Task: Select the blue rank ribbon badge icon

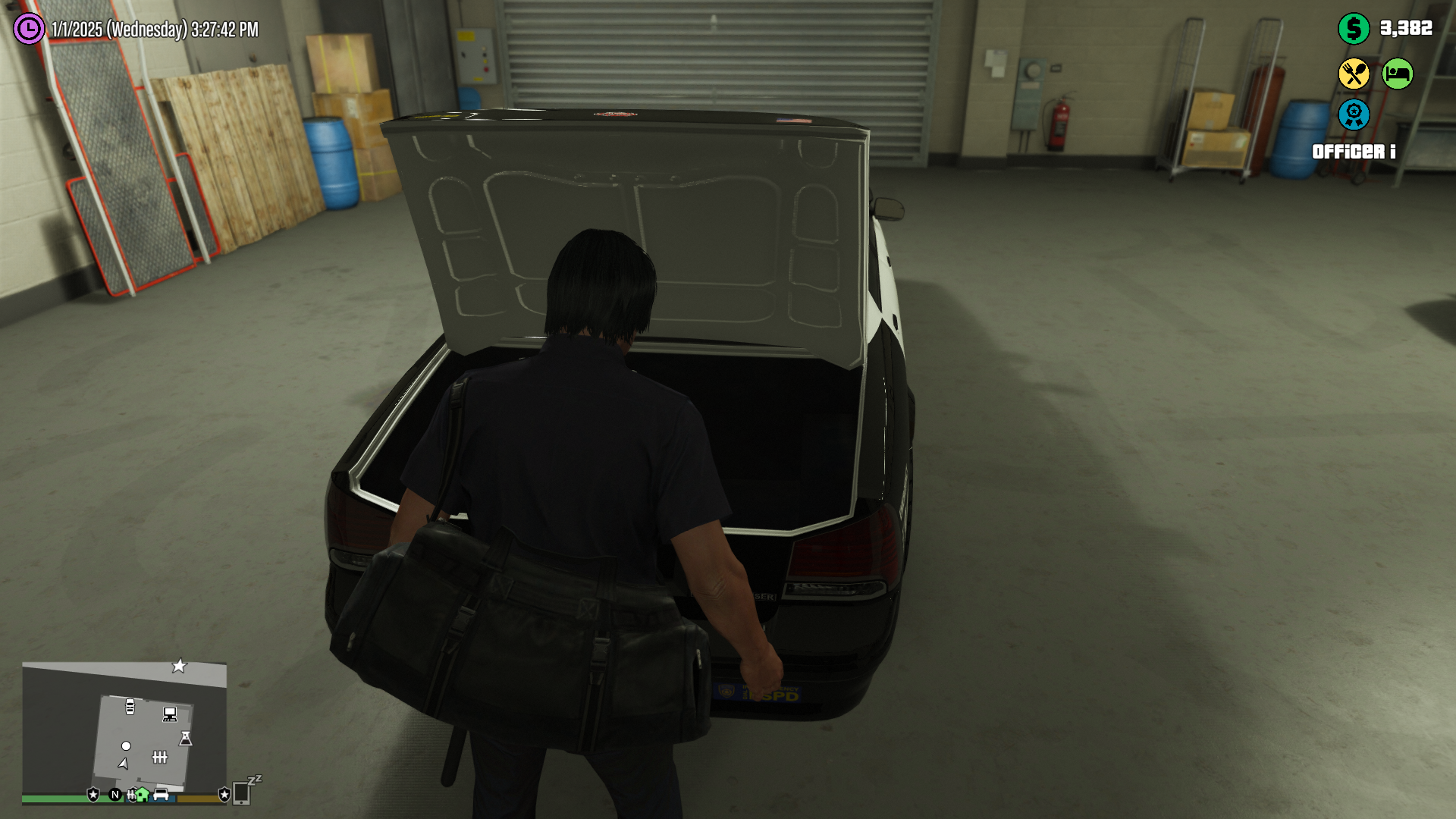Action: [1354, 115]
